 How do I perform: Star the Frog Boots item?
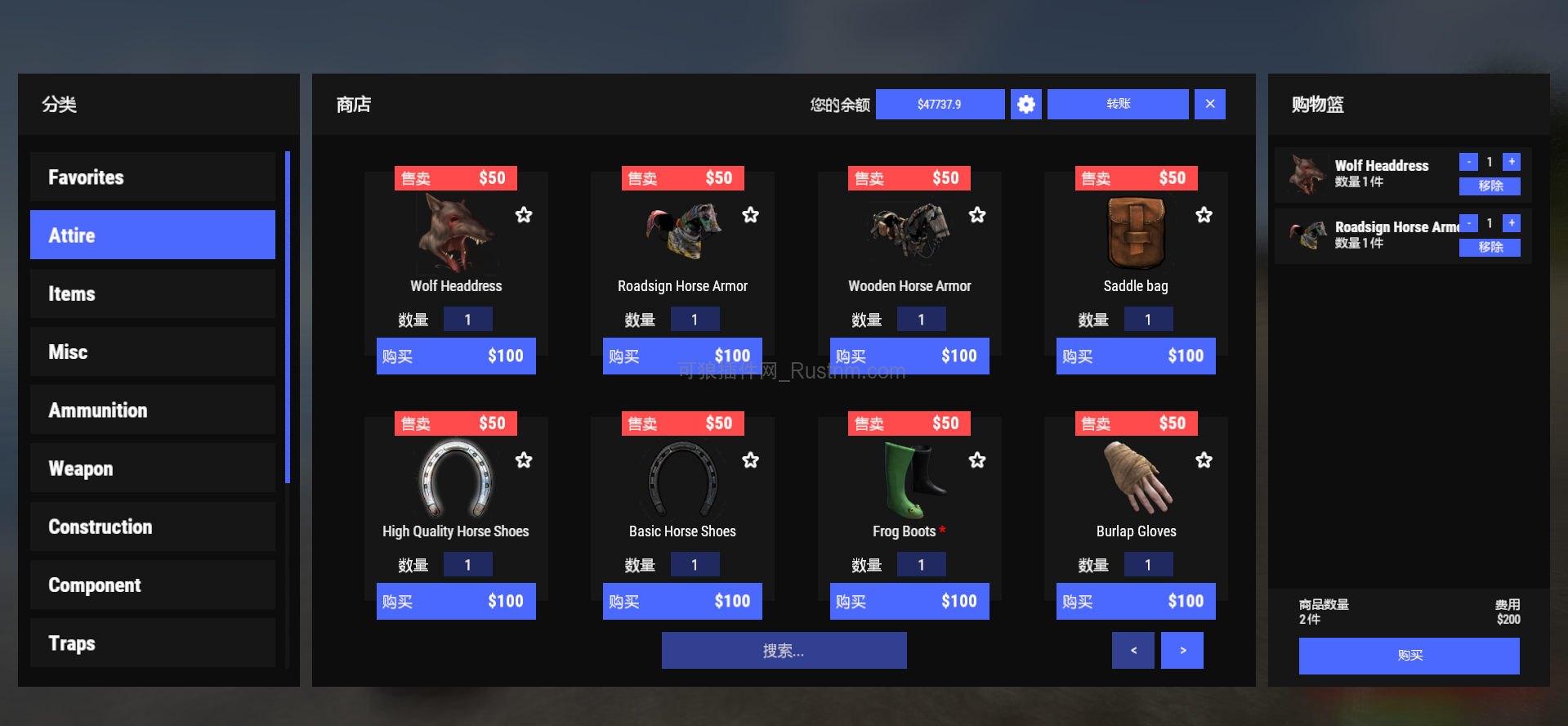[x=976, y=459]
